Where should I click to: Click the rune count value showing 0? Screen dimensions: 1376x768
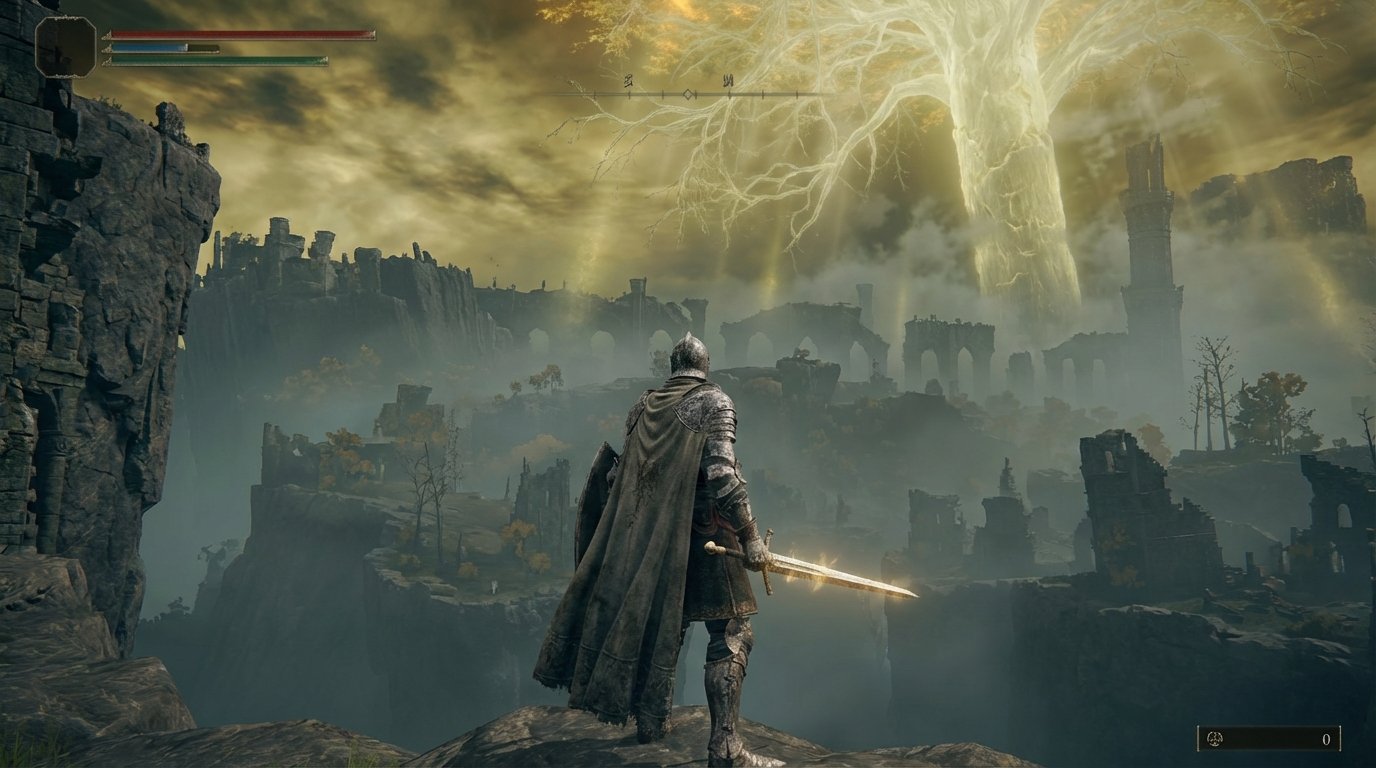pyautogui.click(x=1327, y=739)
